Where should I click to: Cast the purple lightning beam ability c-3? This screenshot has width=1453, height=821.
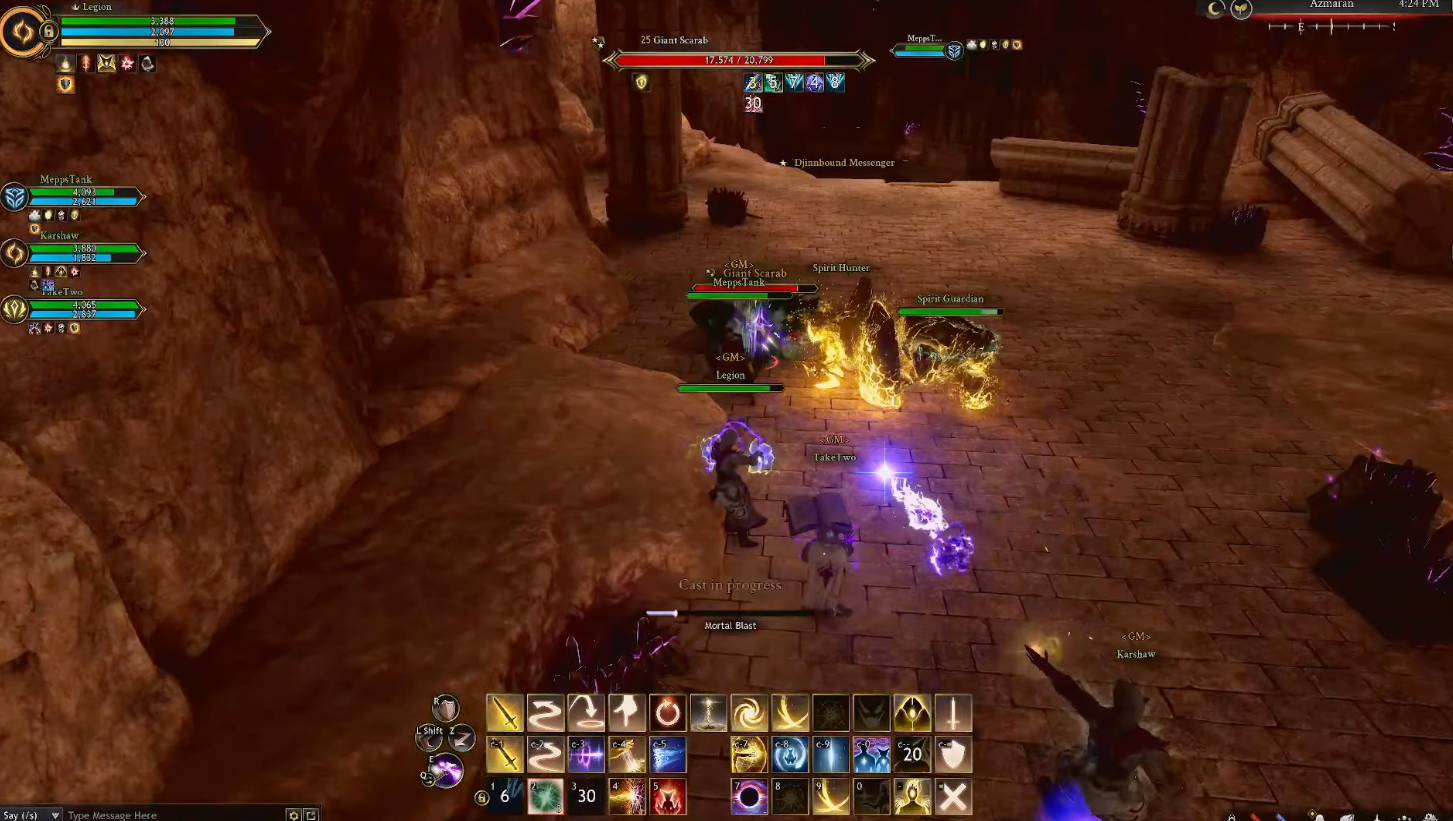click(586, 755)
